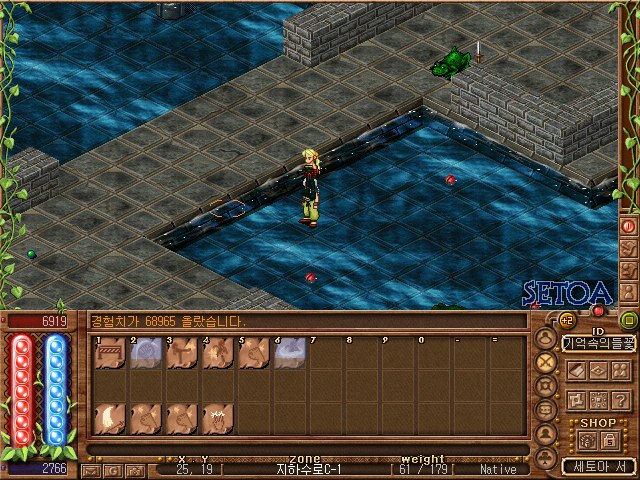The height and width of the screenshot is (480, 640).
Task: Open the top round character face button
Action: [x=546, y=338]
